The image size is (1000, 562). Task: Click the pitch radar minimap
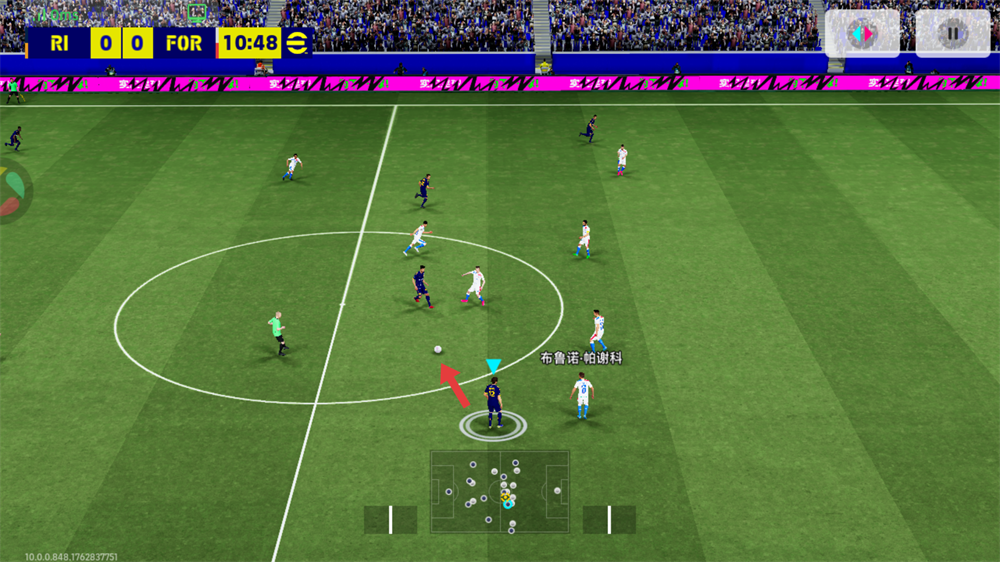click(500, 491)
